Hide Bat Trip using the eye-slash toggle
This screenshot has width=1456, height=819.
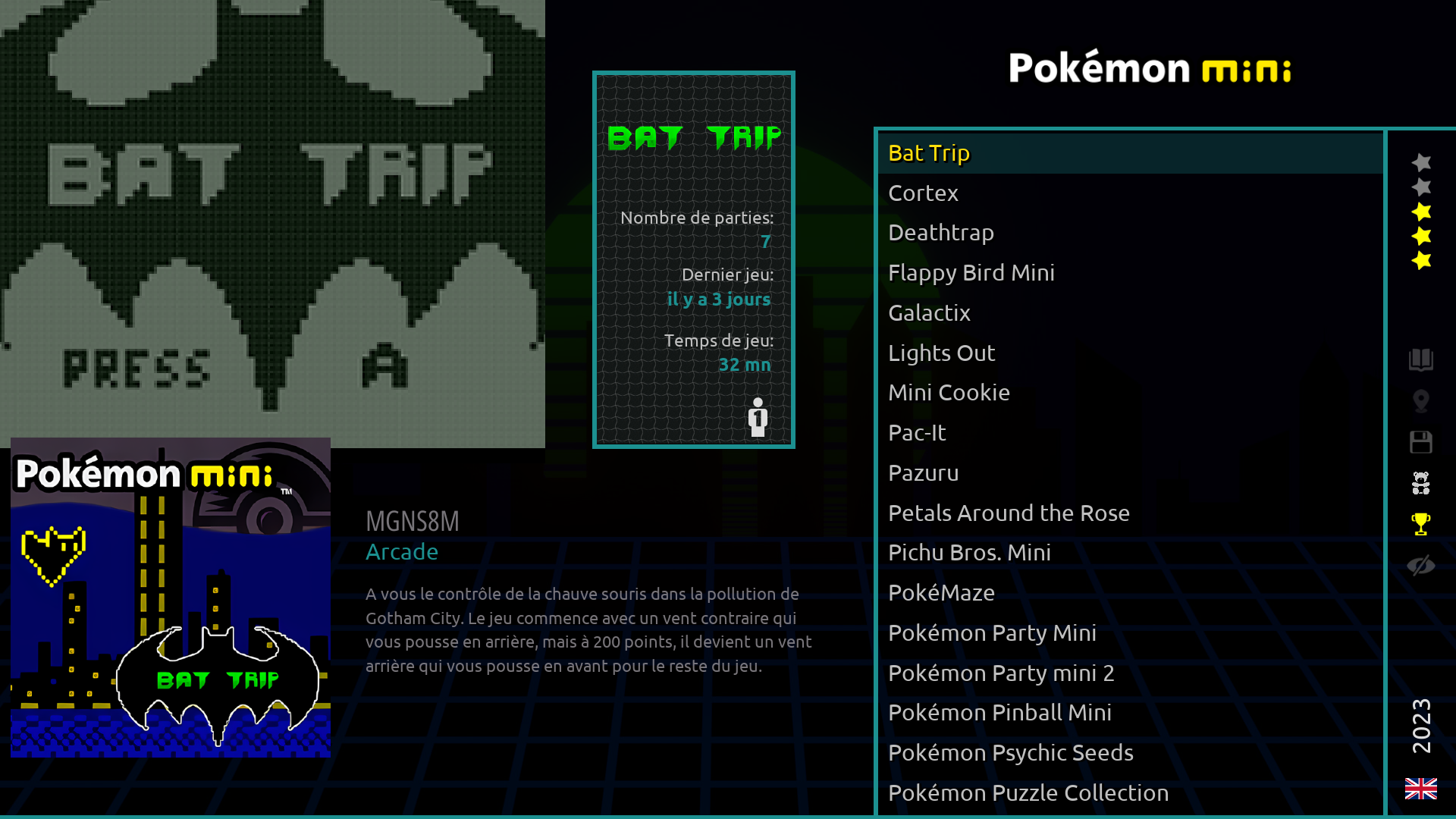click(1421, 563)
